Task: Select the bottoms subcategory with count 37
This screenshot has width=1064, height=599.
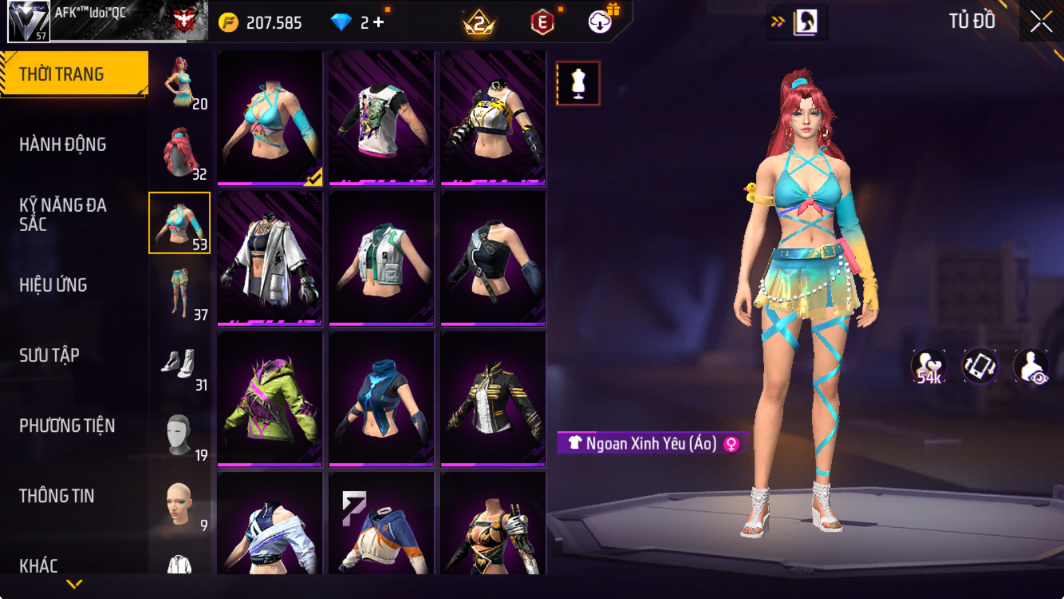Action: 180,293
